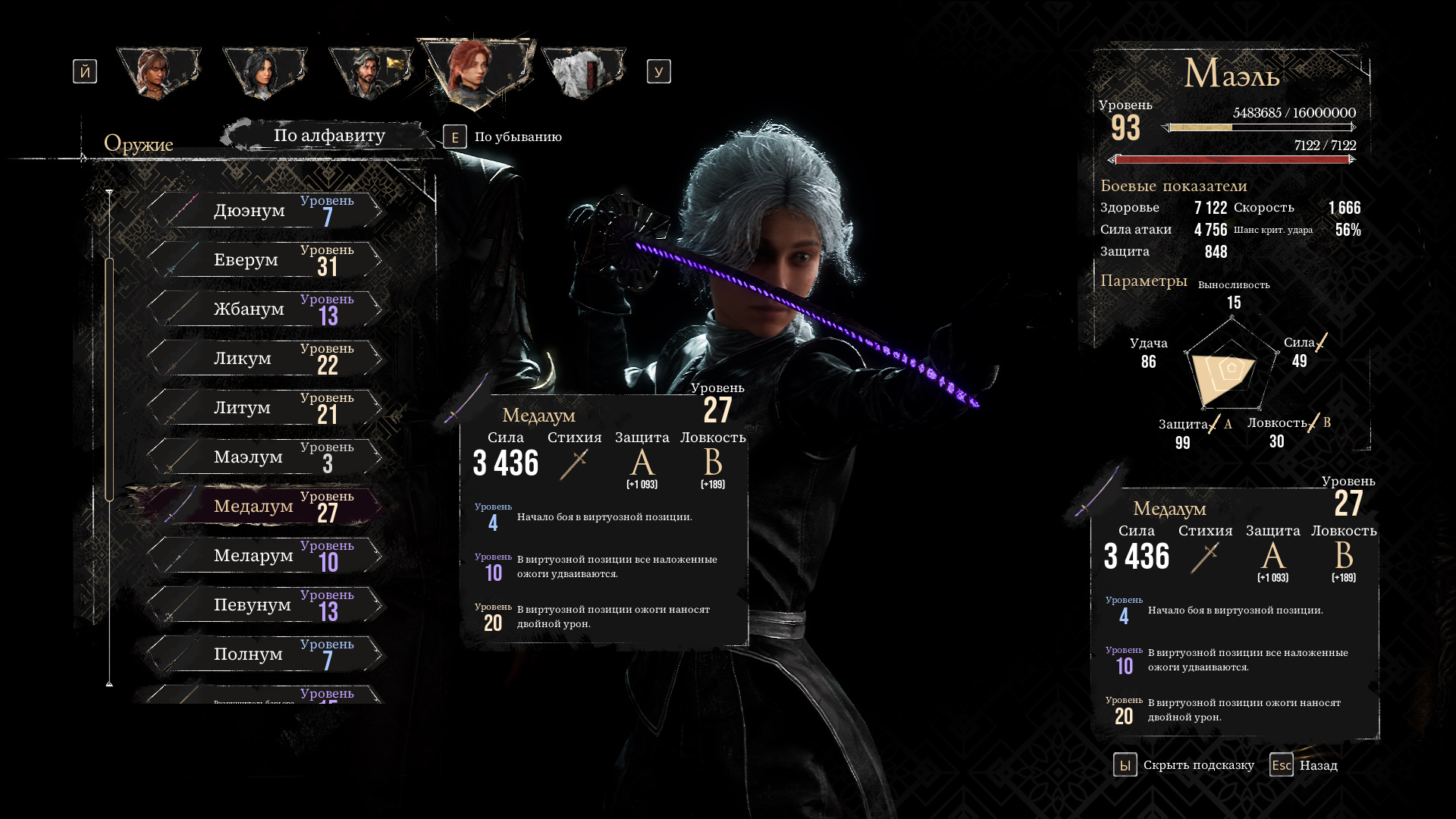The width and height of the screenshot is (1456, 819).
Task: Choose the Маэлум weapon
Action: point(265,457)
